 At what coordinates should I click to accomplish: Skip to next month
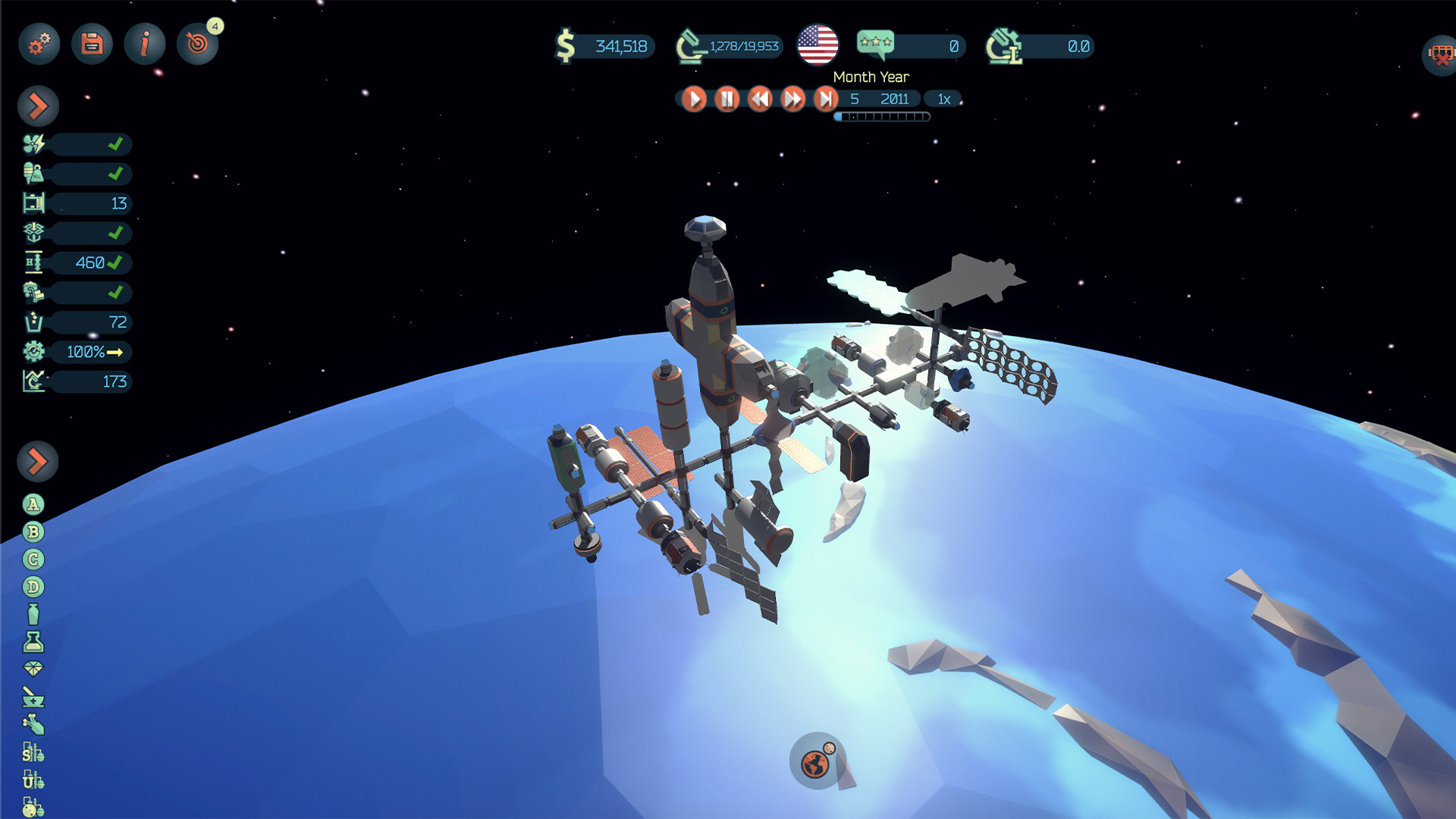point(825,99)
